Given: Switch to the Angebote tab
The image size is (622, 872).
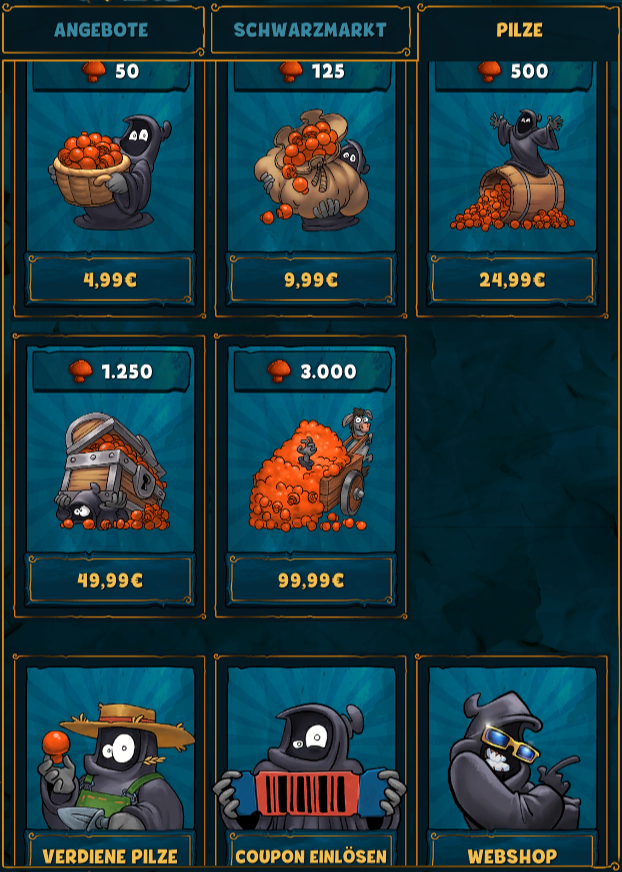Looking at the screenshot, I should tap(101, 30).
